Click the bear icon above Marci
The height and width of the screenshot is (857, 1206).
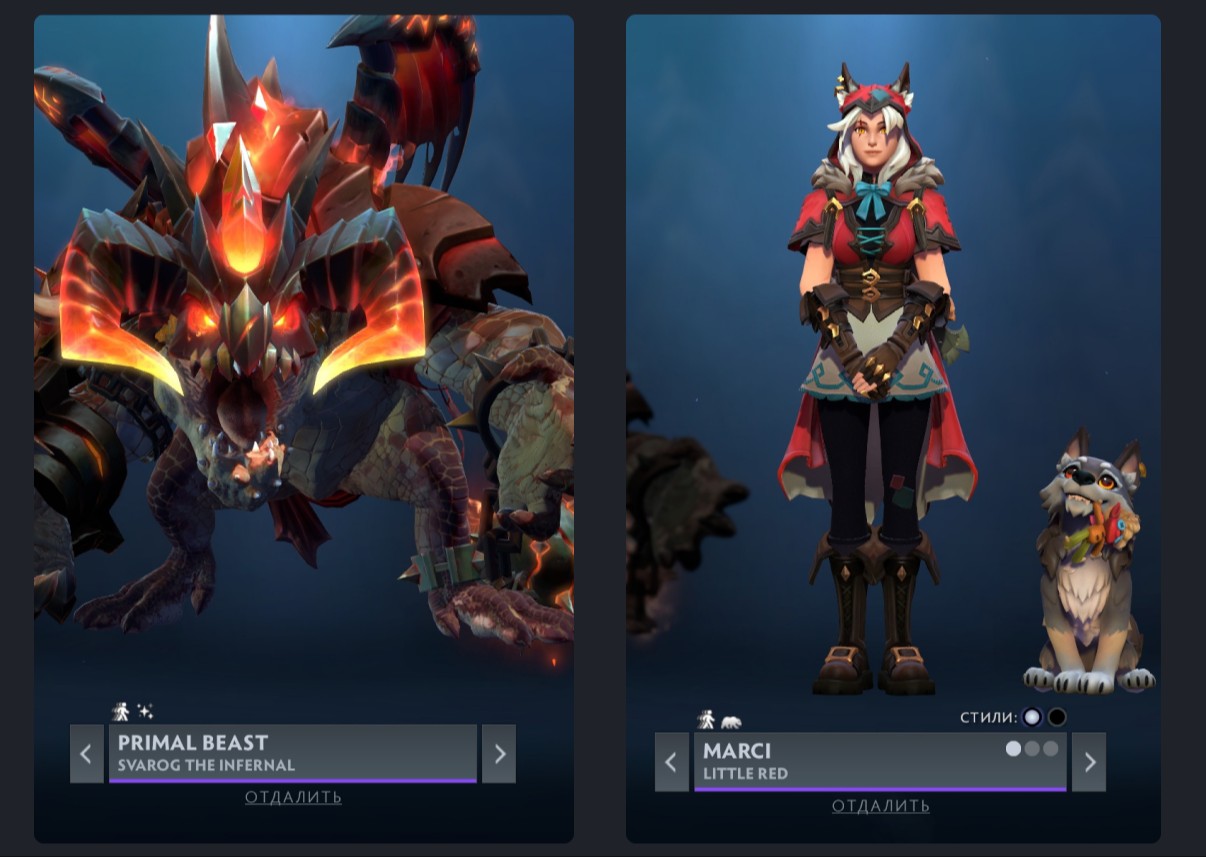click(731, 721)
